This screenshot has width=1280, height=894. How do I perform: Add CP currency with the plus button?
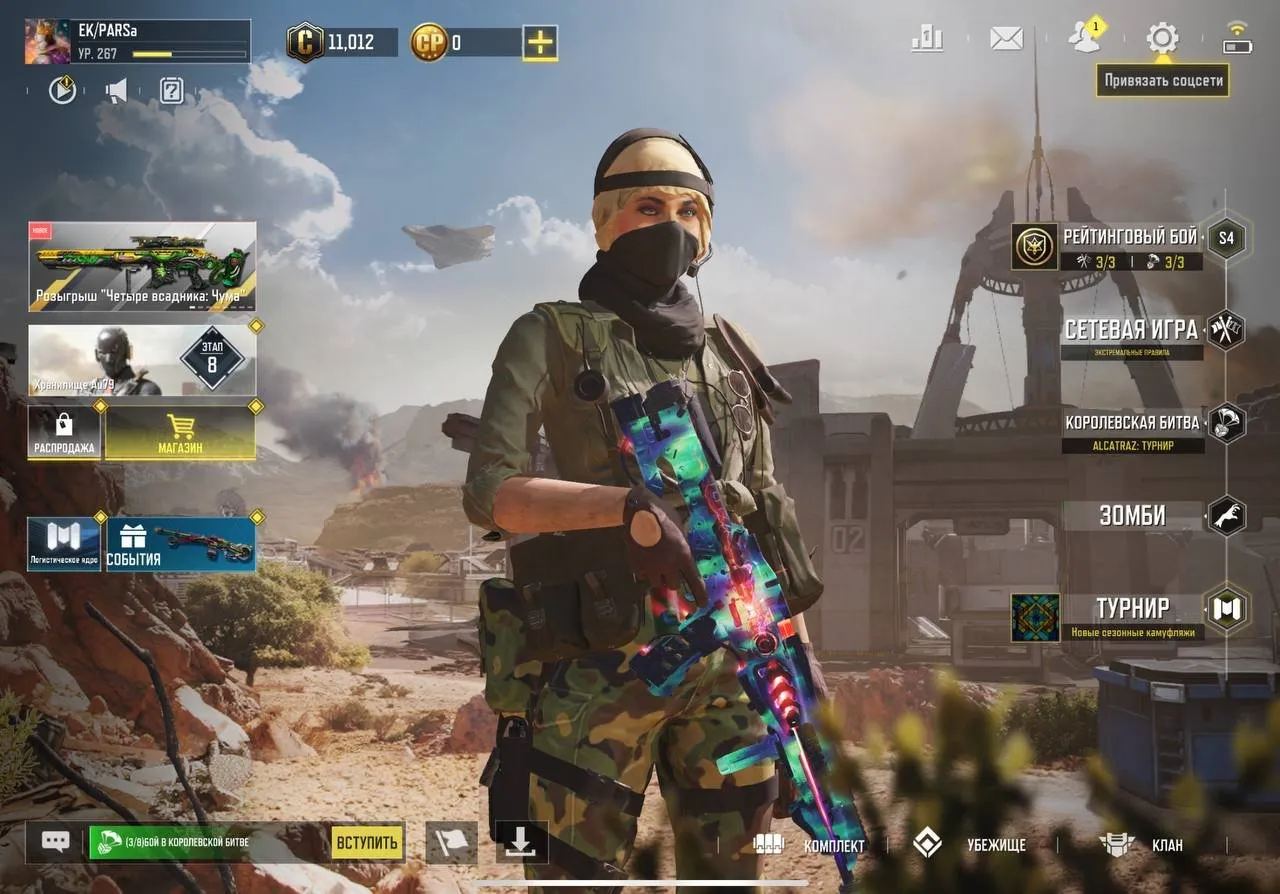(x=540, y=42)
